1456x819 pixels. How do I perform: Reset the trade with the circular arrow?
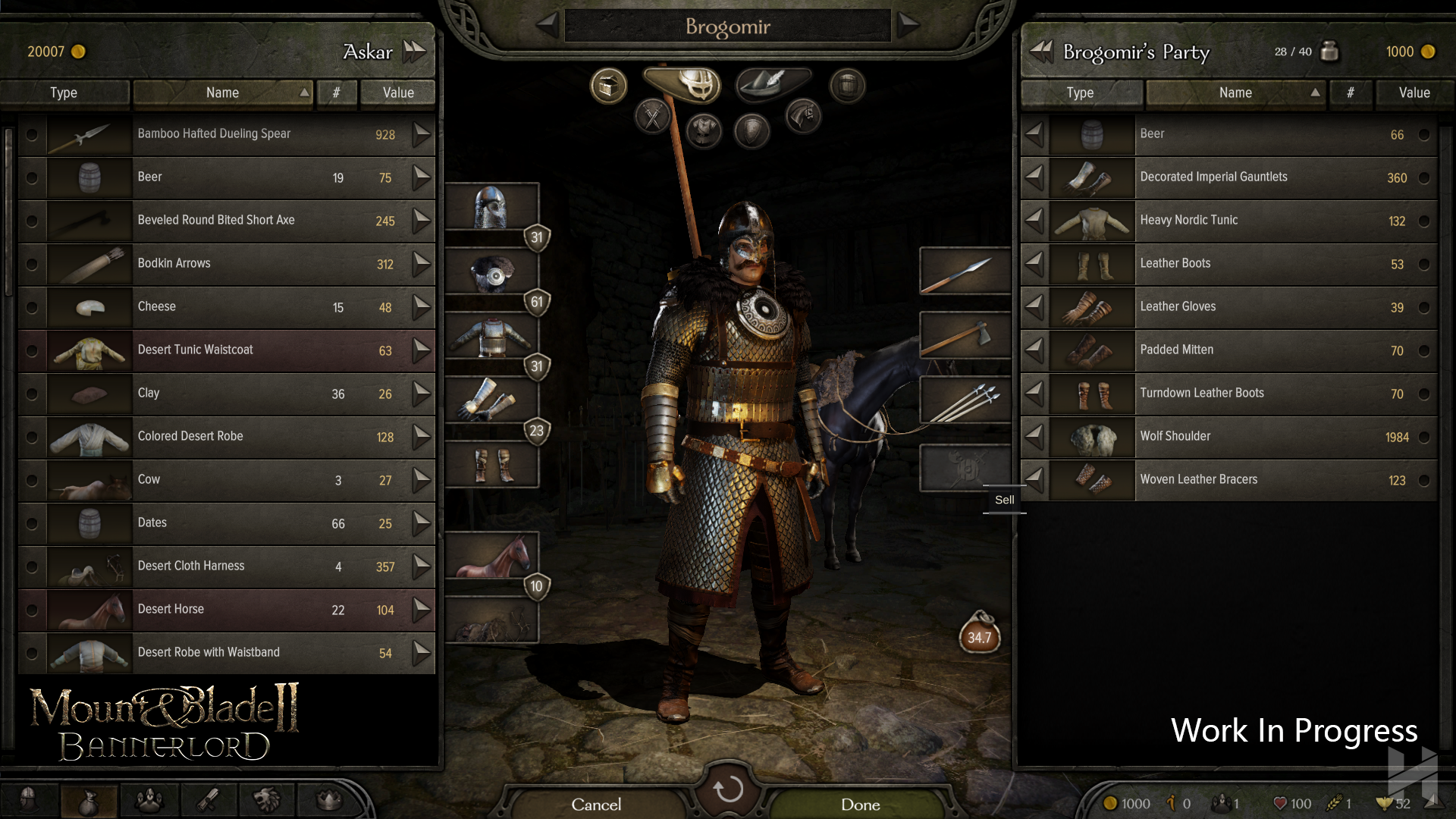[728, 789]
